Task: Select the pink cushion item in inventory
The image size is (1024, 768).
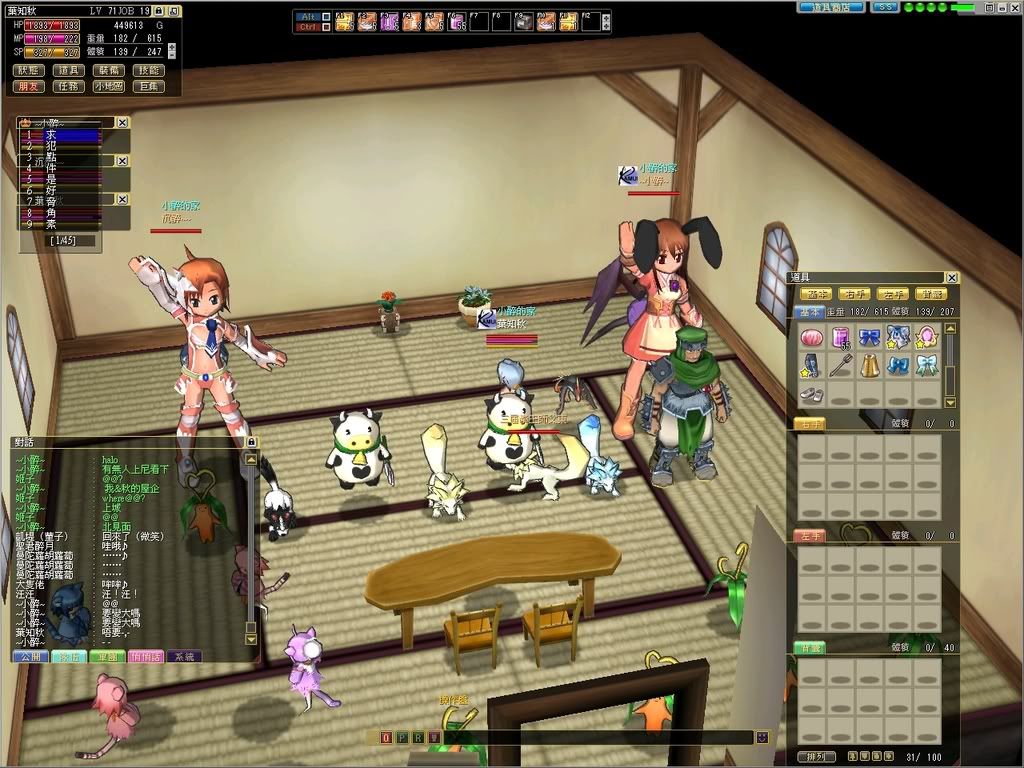Action: [812, 337]
